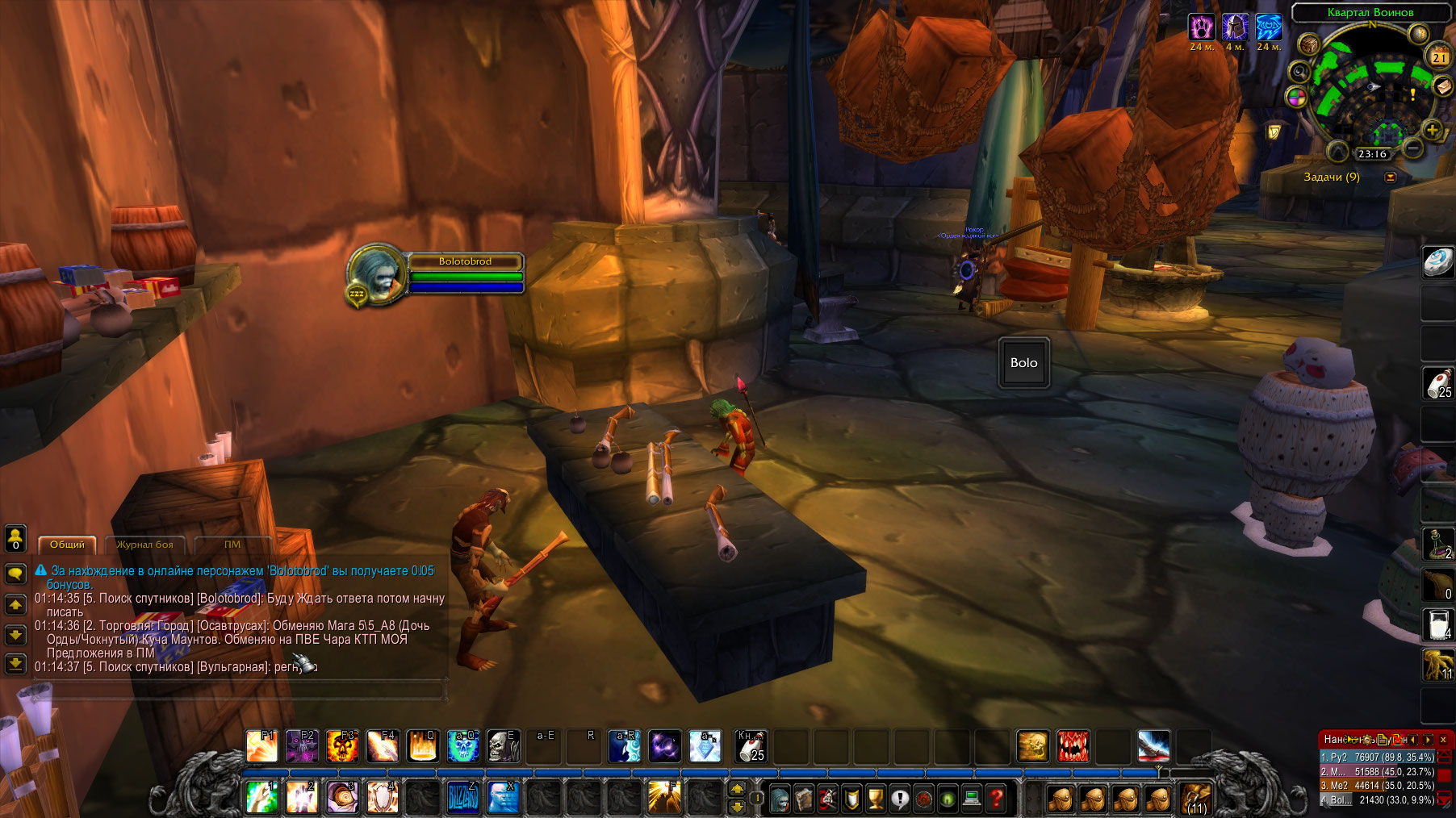Switch to the Журнал боя chat tab
1456x818 pixels.
click(x=145, y=545)
